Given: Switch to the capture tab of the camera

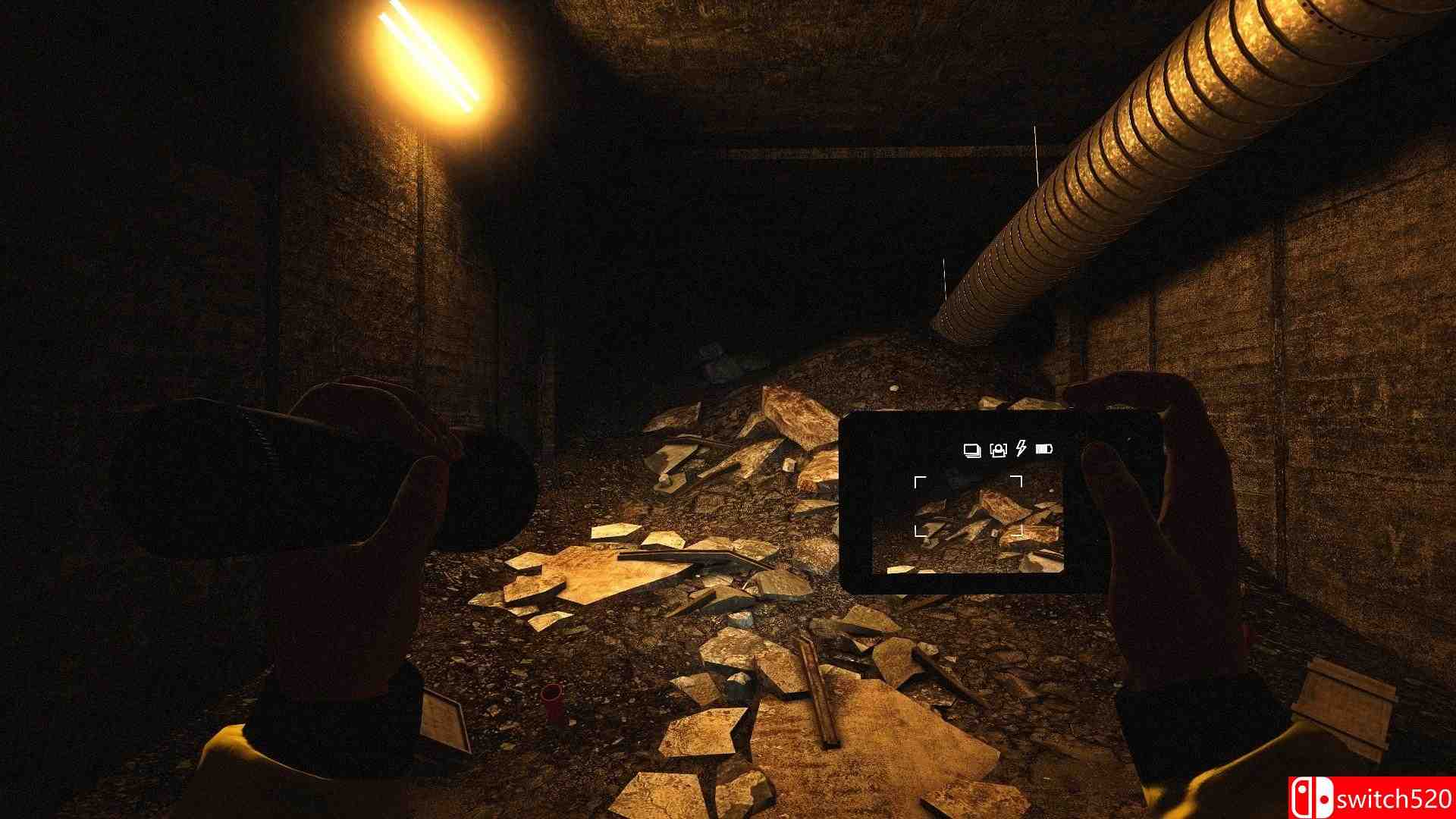Looking at the screenshot, I should 998,450.
